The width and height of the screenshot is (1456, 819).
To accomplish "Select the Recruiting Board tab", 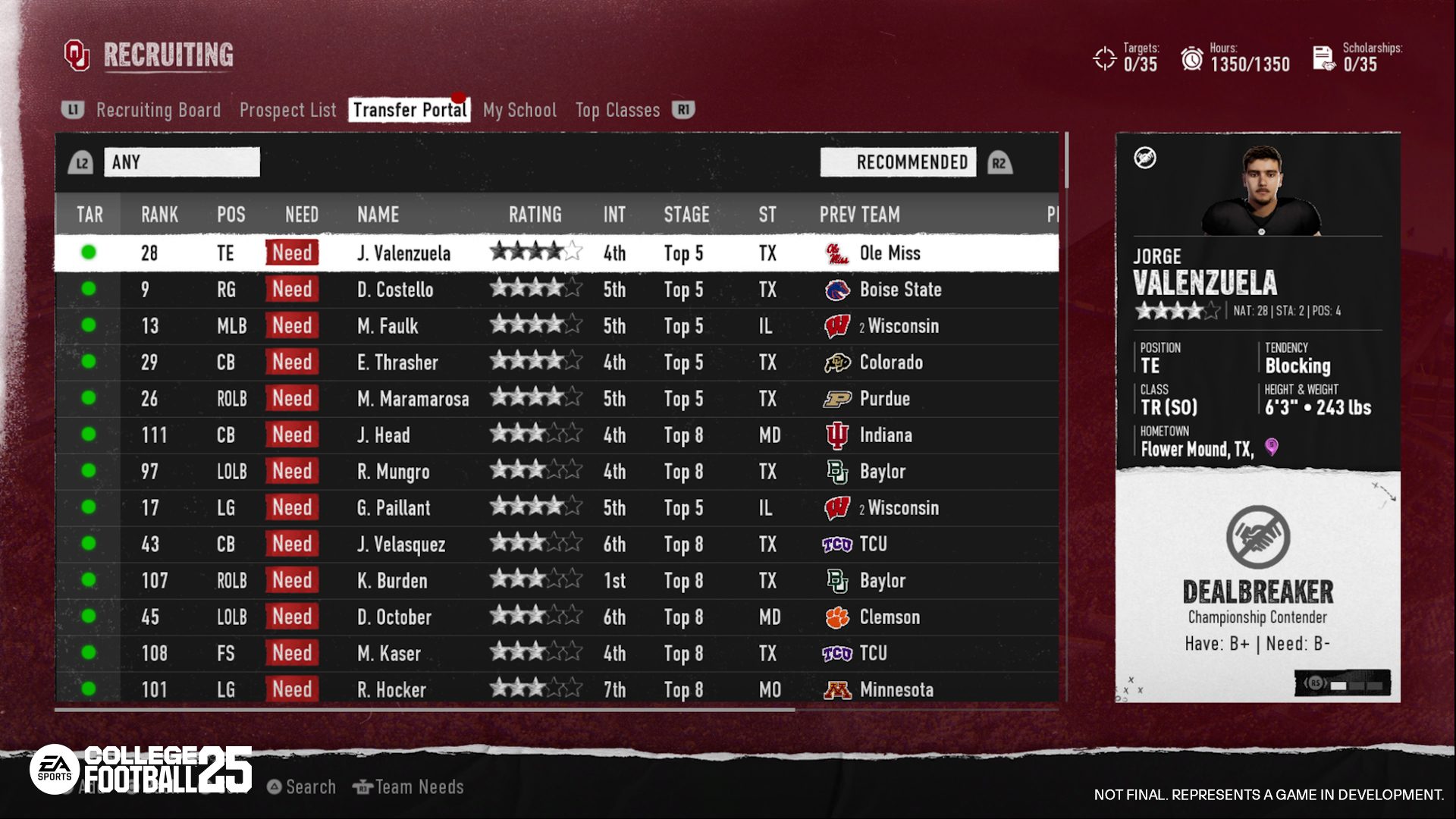I will click(158, 109).
